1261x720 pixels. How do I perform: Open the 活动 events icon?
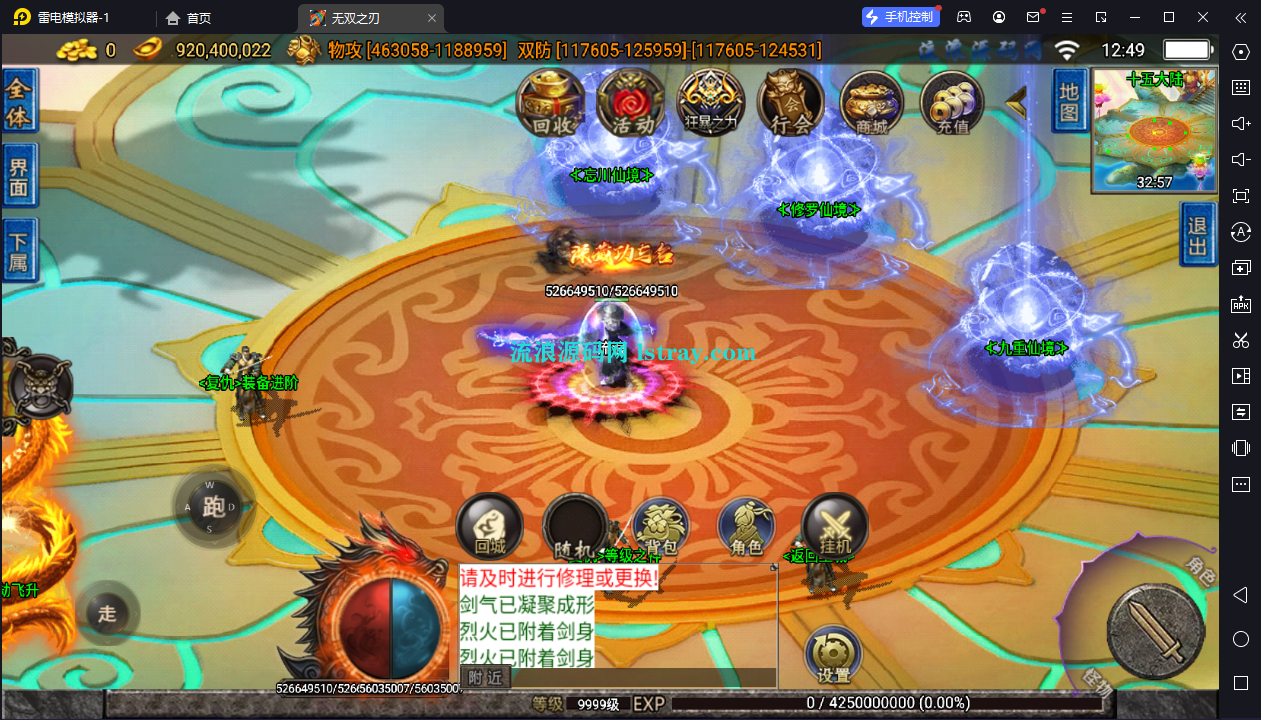[x=631, y=103]
